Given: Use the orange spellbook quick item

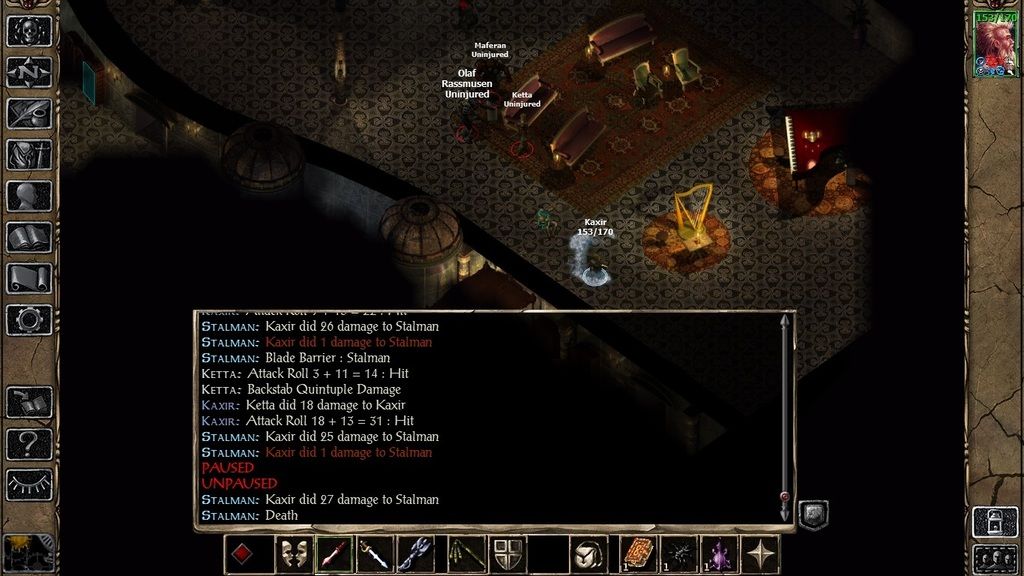Looking at the screenshot, I should [x=637, y=554].
